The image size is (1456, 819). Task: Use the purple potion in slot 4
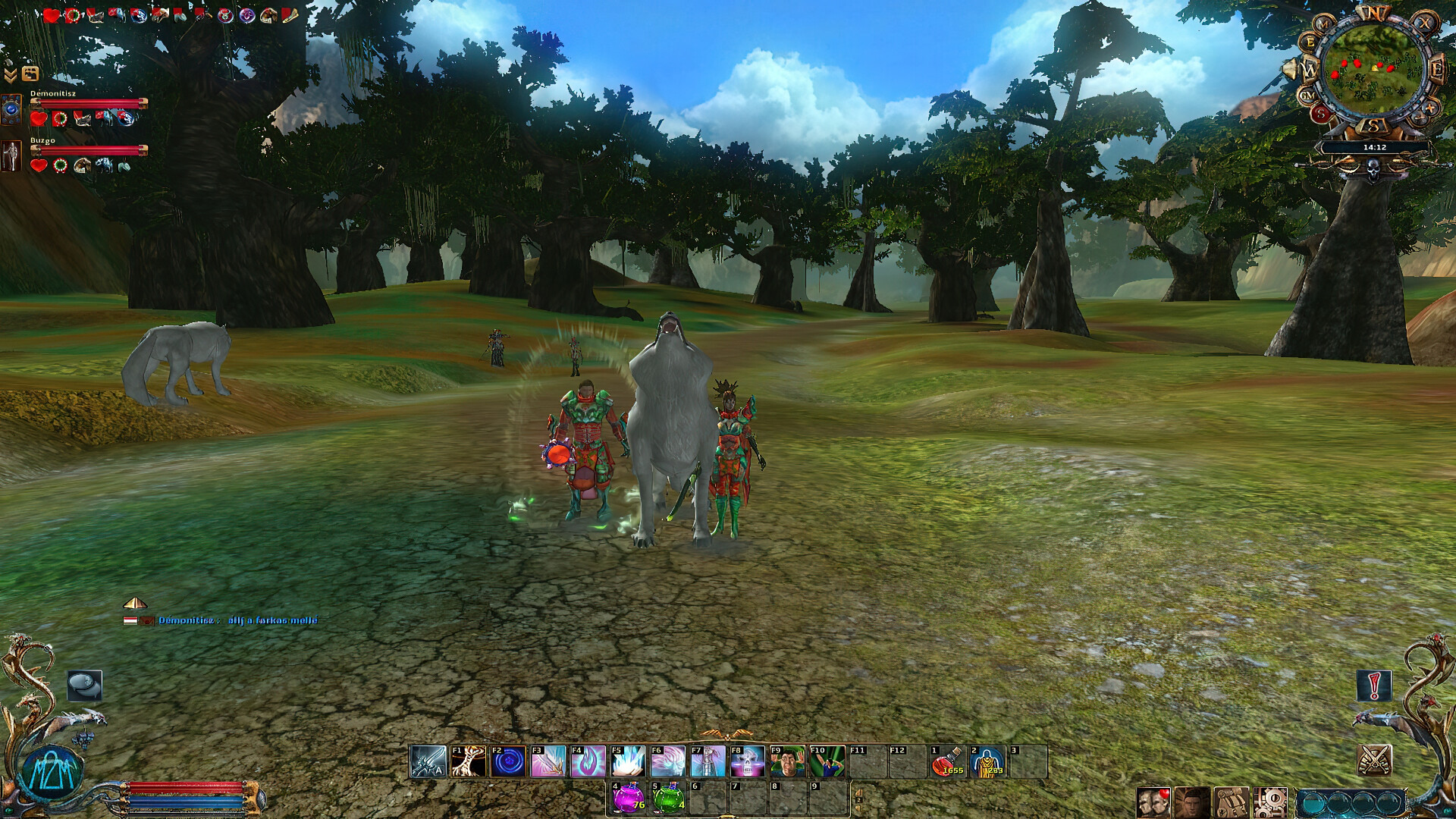(x=627, y=794)
